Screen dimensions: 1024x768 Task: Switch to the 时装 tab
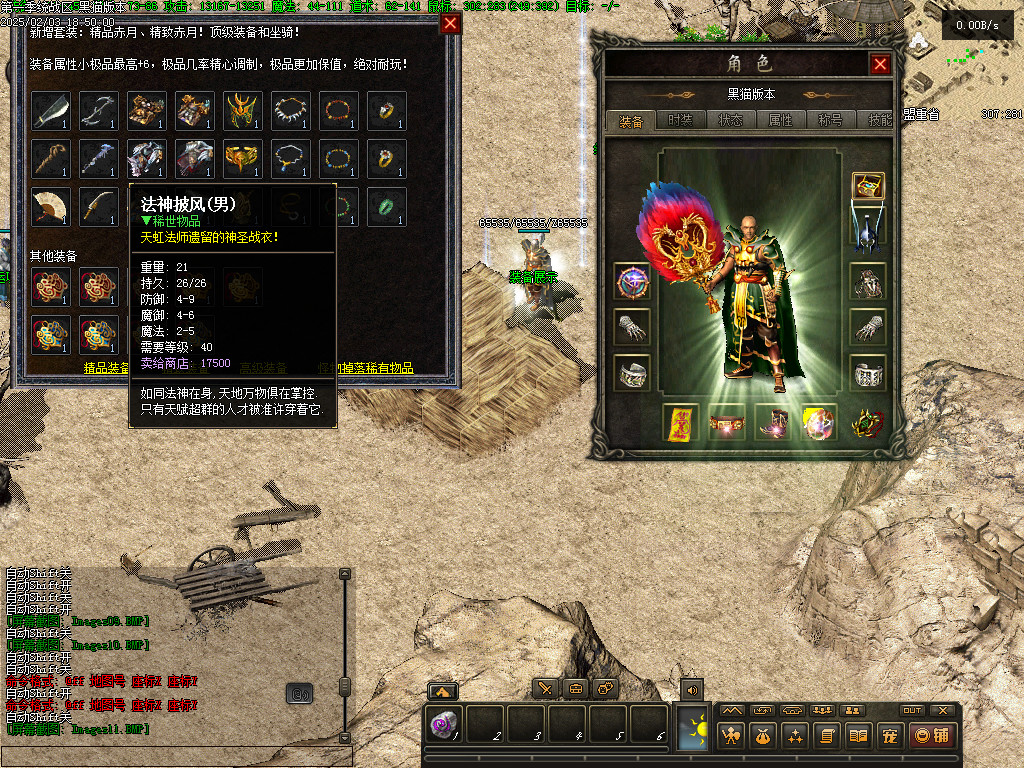680,120
